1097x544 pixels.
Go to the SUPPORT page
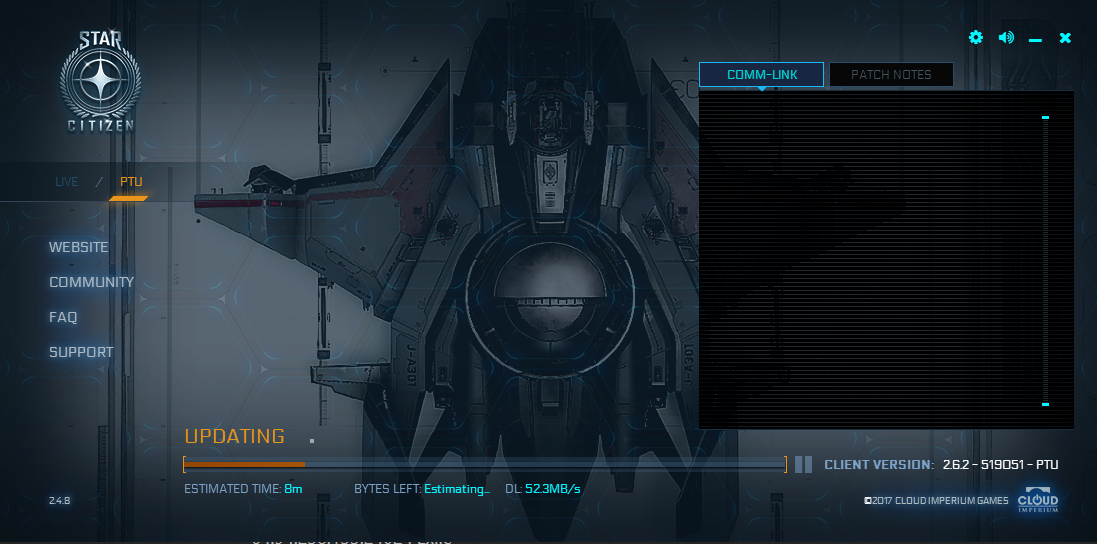pos(81,352)
